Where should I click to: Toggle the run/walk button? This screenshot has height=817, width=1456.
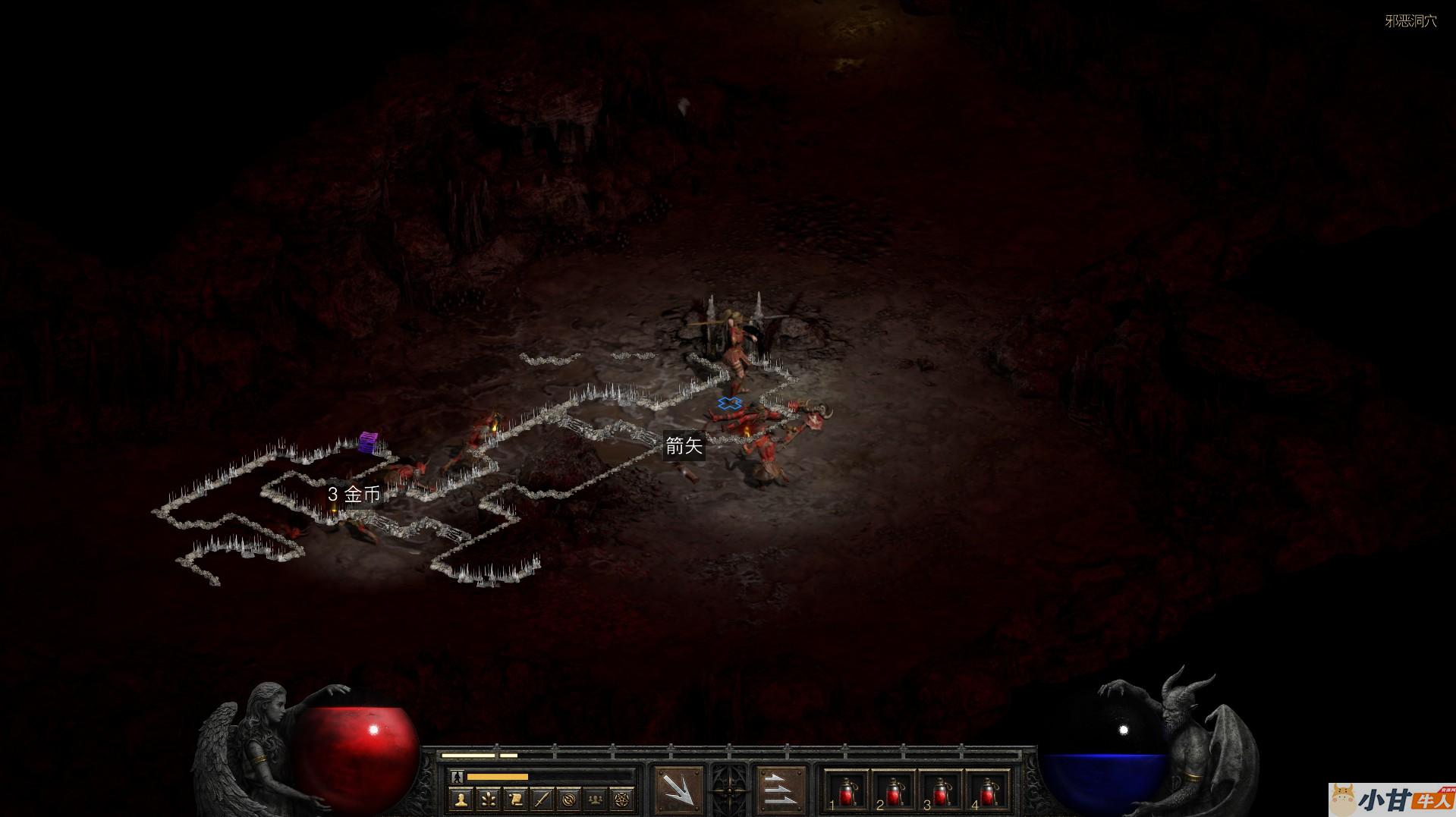pos(455,777)
